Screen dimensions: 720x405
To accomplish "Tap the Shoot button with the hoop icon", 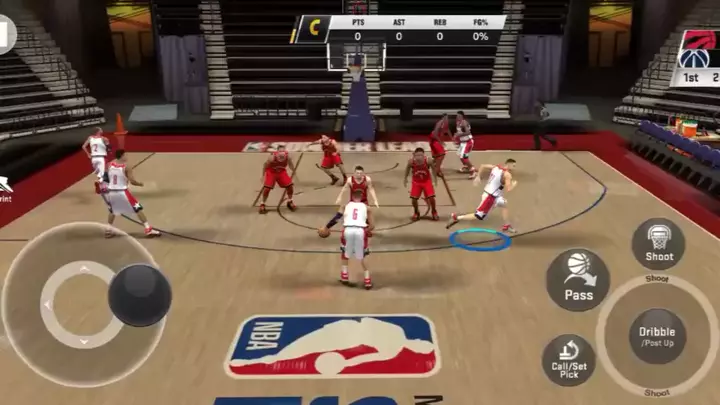I will [658, 243].
